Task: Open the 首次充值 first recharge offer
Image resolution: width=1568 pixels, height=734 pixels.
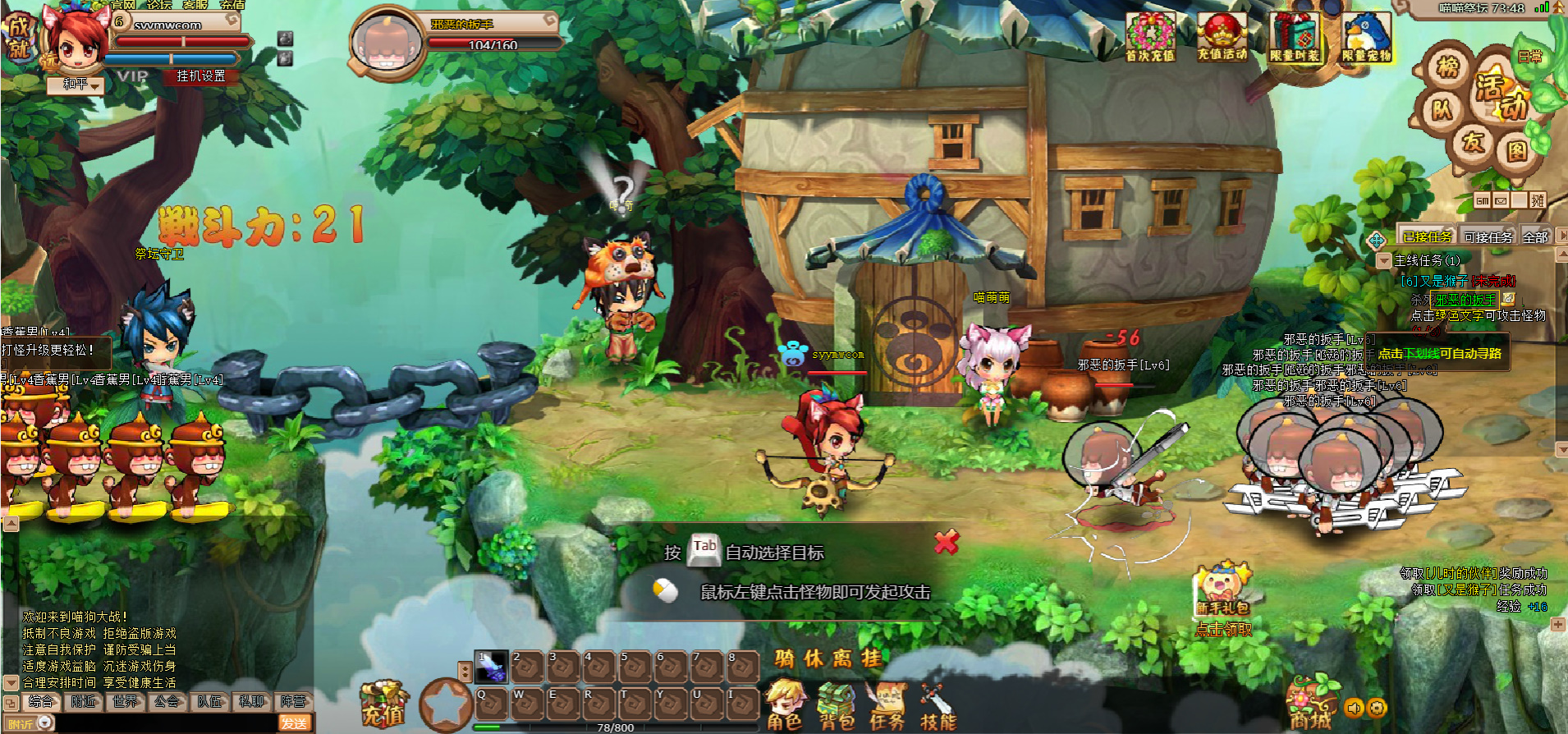Action: click(1150, 37)
